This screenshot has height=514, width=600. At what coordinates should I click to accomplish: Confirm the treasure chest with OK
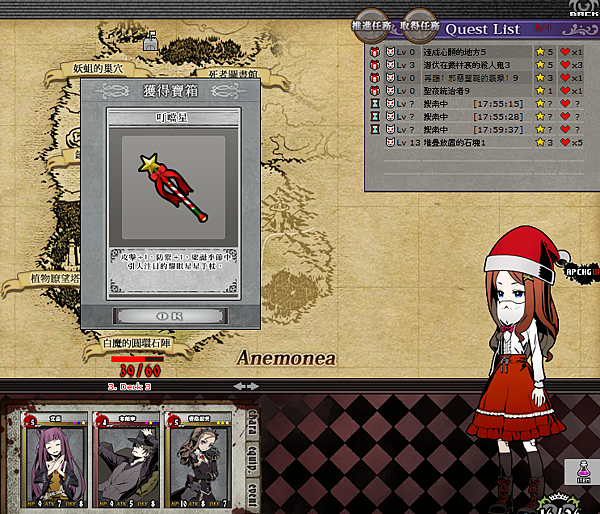[170, 315]
